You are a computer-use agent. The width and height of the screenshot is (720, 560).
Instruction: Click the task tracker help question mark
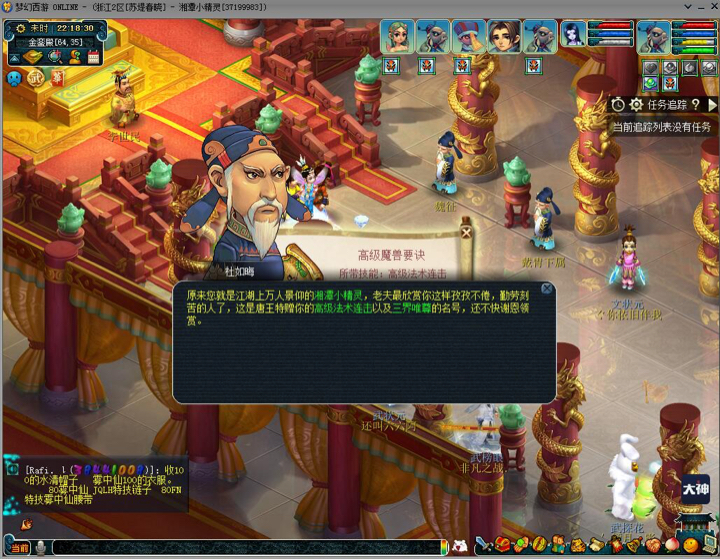click(x=695, y=104)
